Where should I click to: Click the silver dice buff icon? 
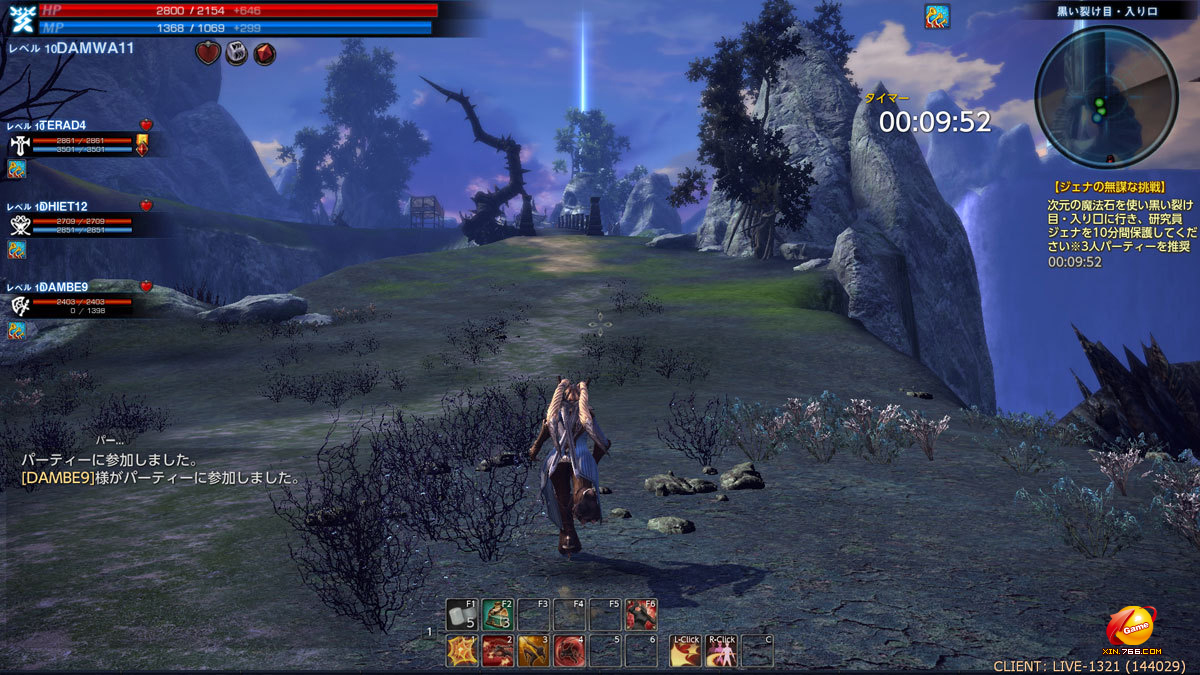click(x=236, y=54)
